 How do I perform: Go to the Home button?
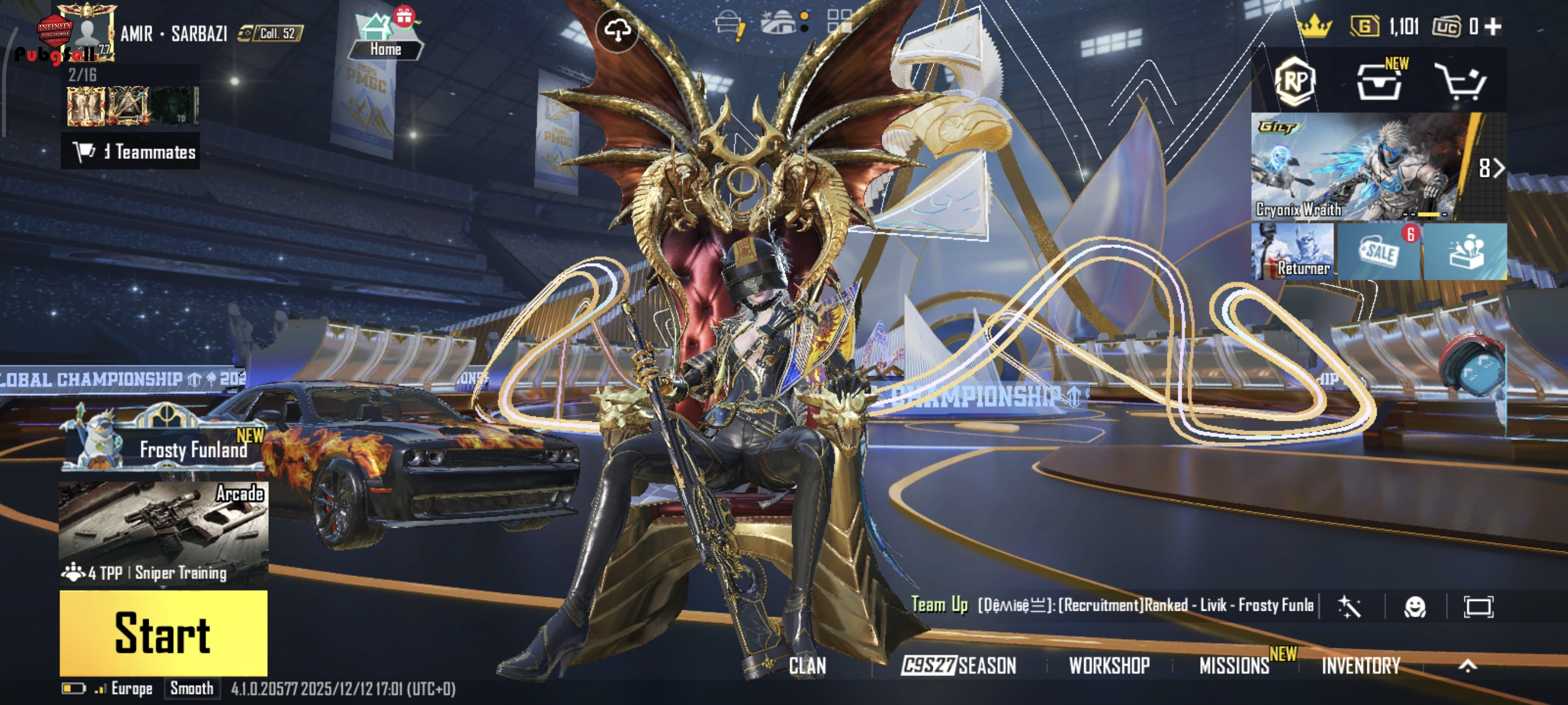click(x=384, y=38)
